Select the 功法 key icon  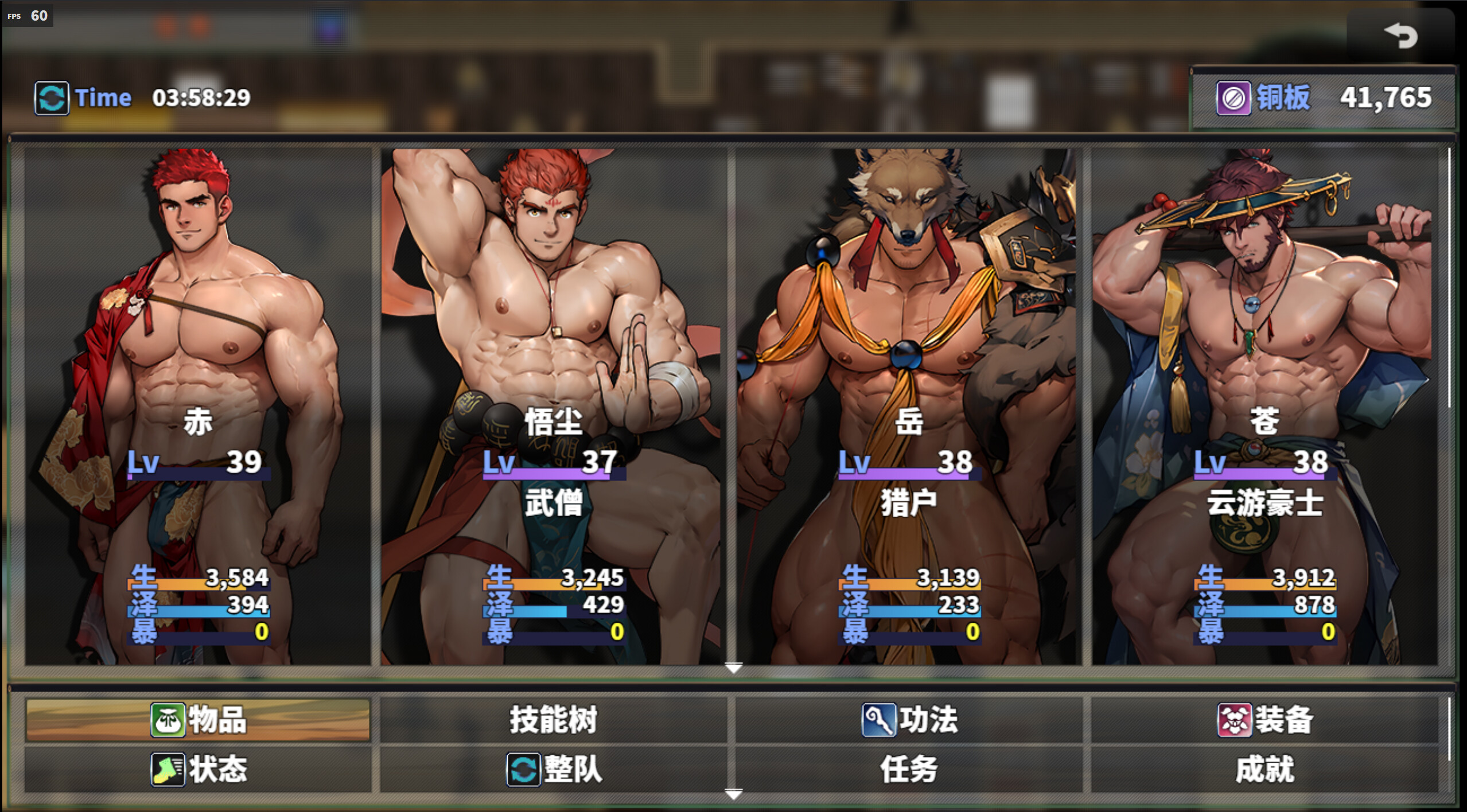click(x=880, y=720)
